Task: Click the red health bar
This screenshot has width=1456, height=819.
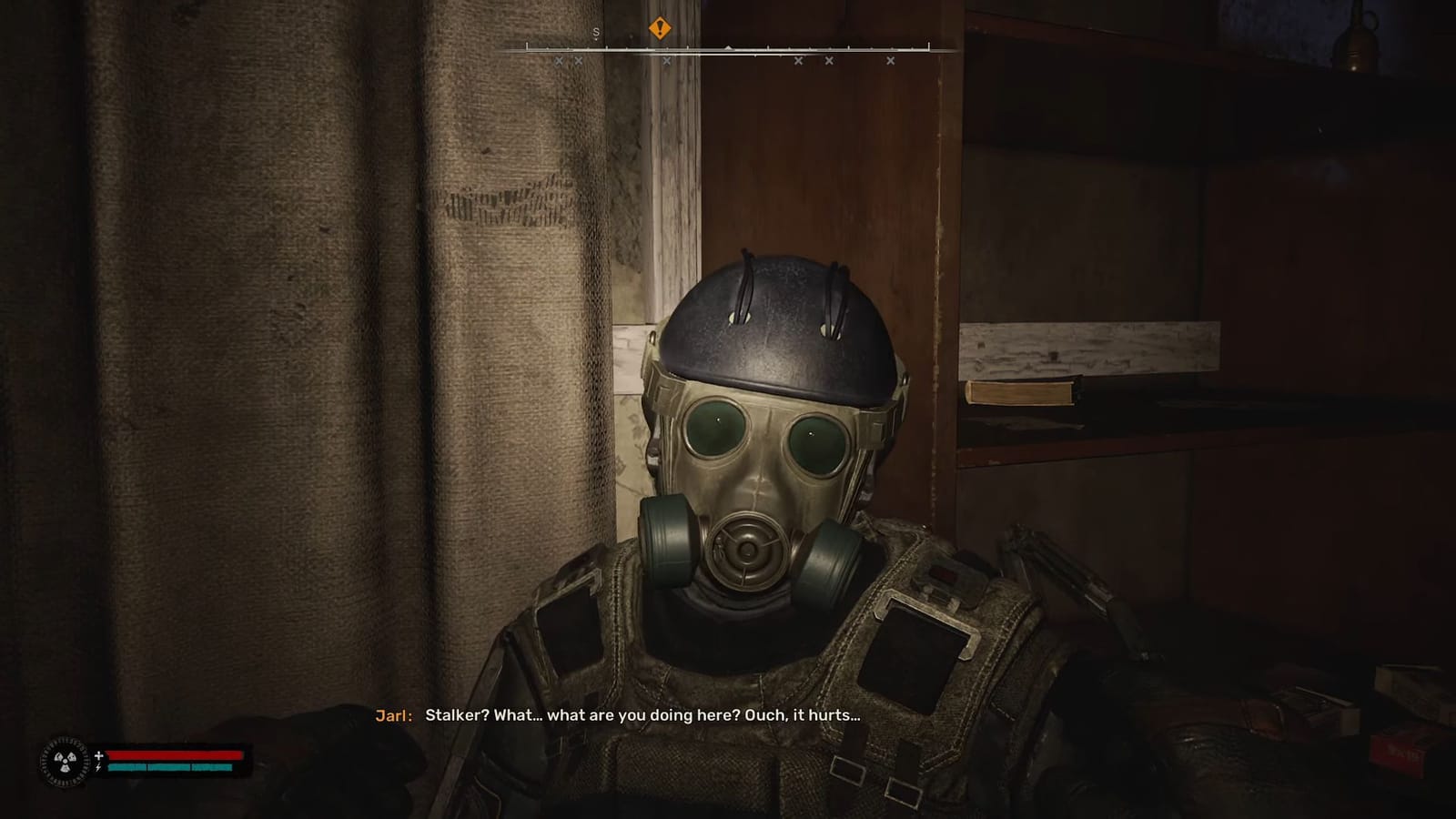Action: [x=173, y=755]
